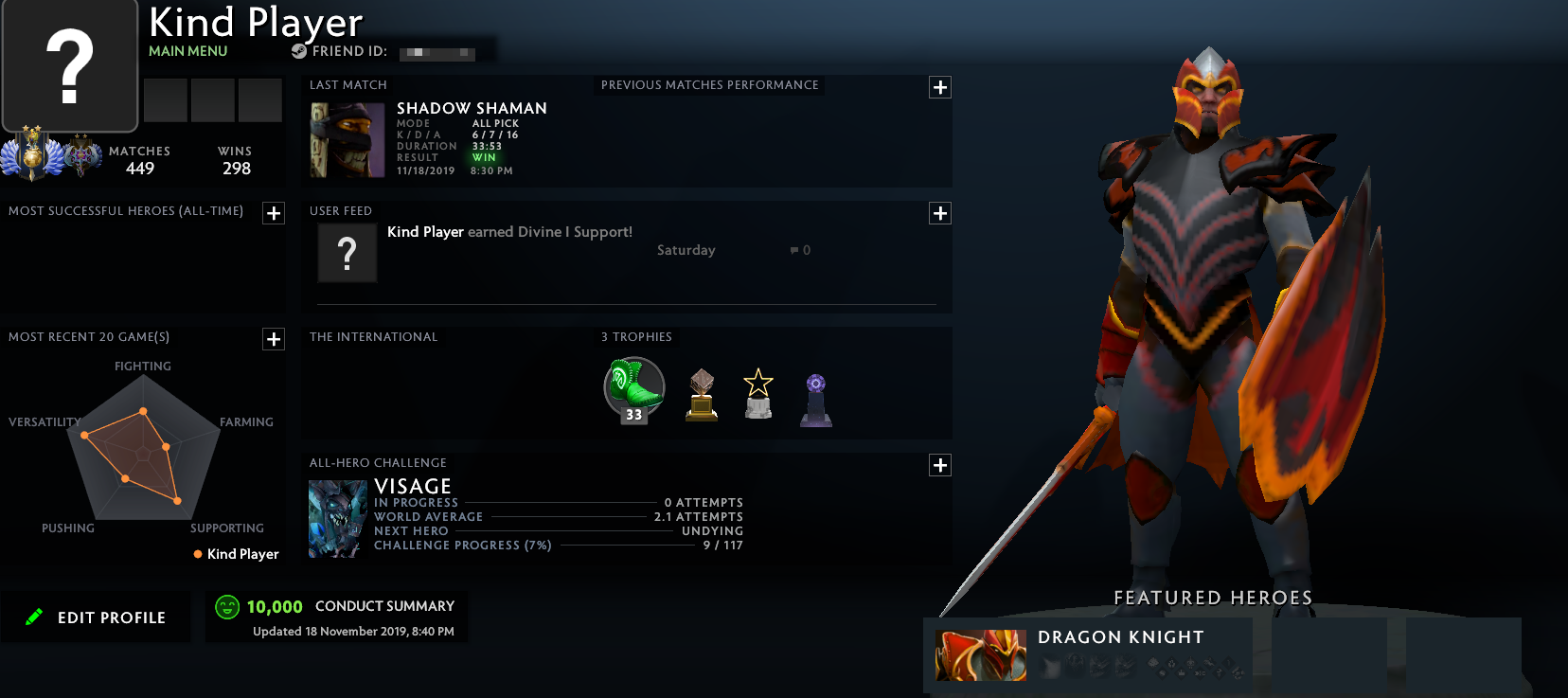Select the golden aegis trophy

[x=700, y=393]
